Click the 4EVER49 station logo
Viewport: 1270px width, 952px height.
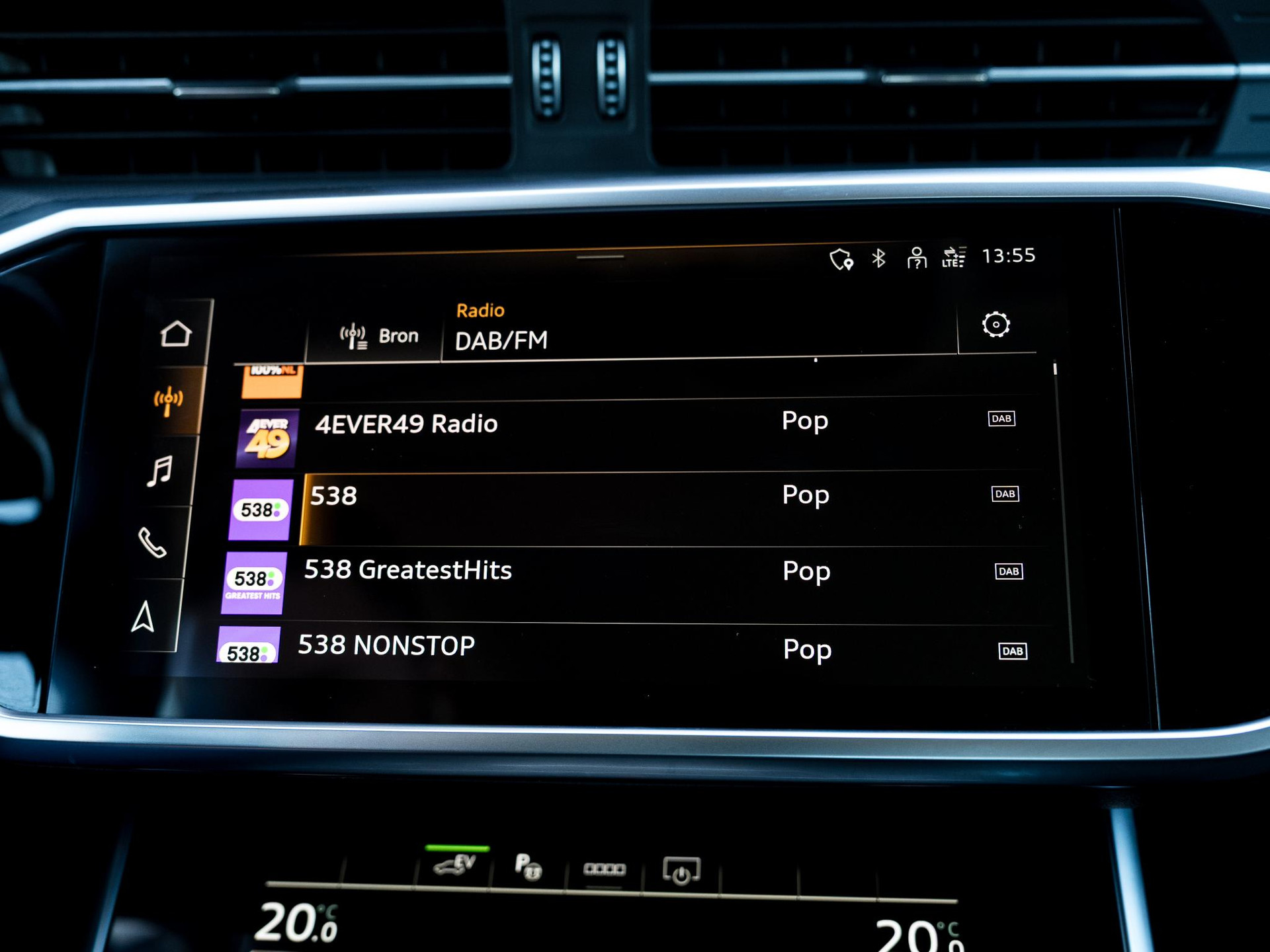(x=268, y=438)
